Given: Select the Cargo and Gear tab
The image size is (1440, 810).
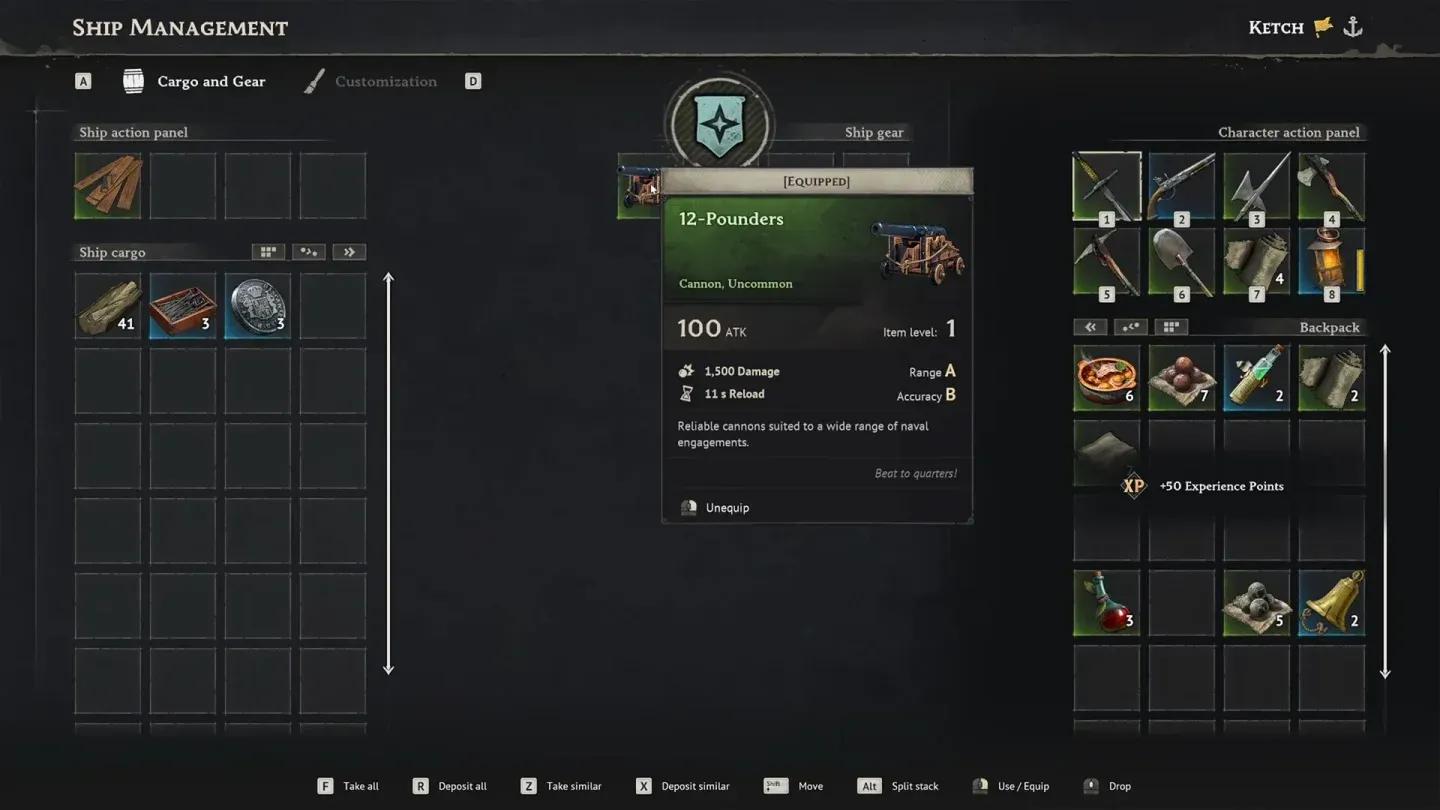Looking at the screenshot, I should point(211,81).
